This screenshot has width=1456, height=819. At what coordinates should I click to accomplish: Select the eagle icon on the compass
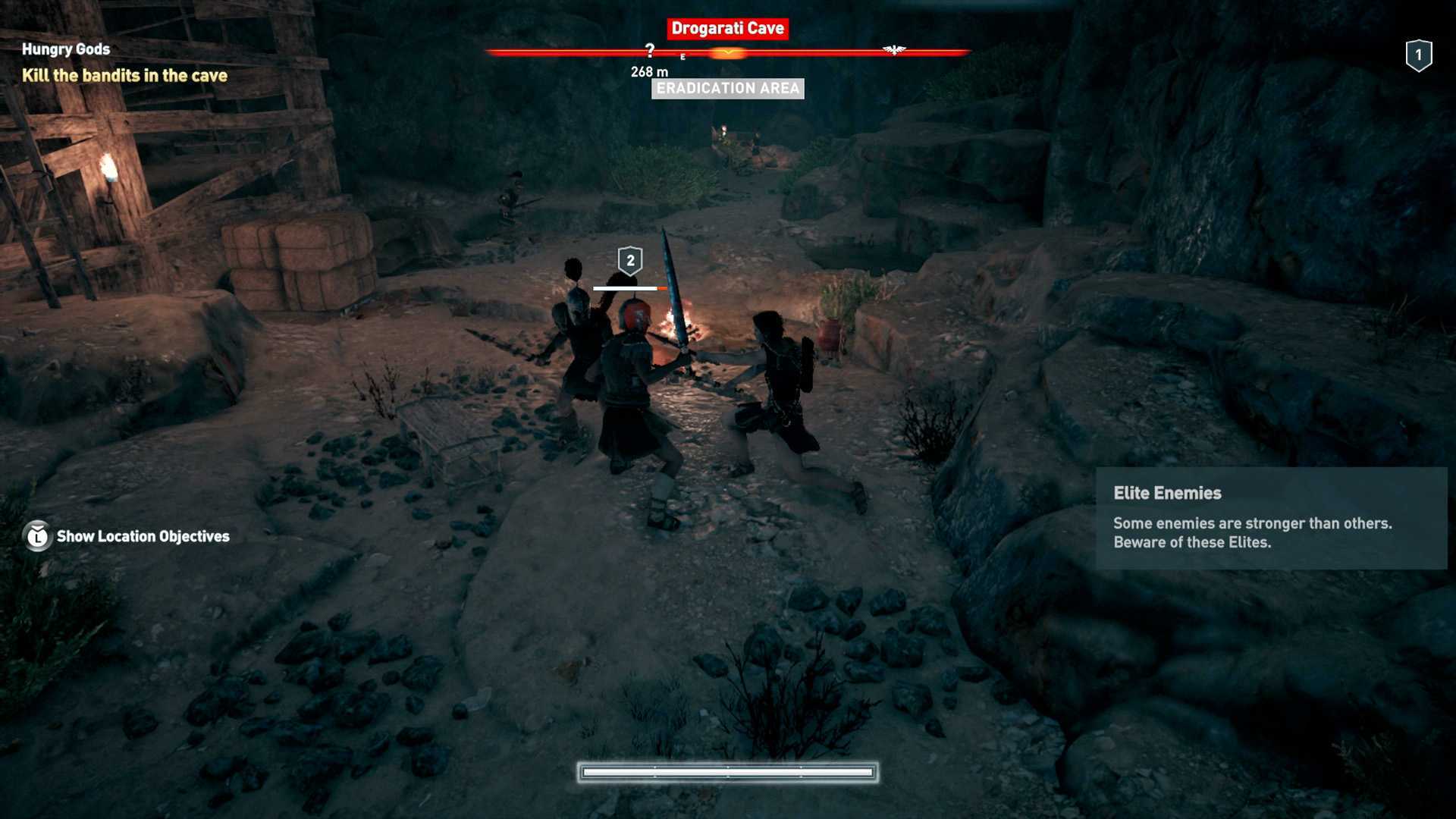[x=894, y=50]
